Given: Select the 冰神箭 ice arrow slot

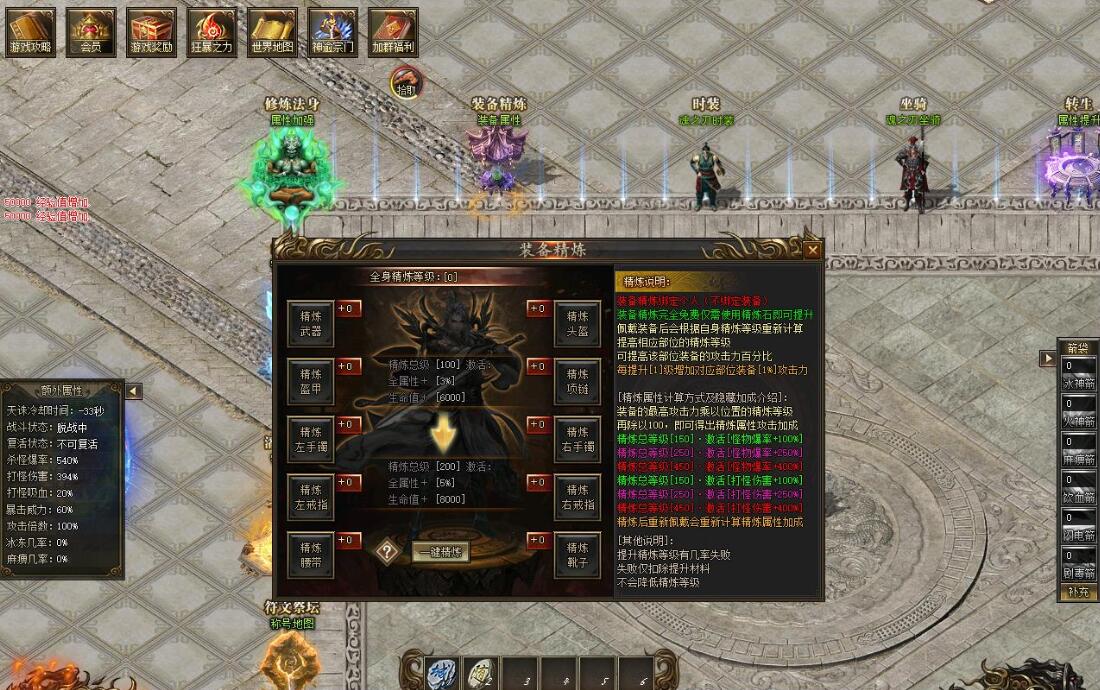Looking at the screenshot, I should [1078, 373].
